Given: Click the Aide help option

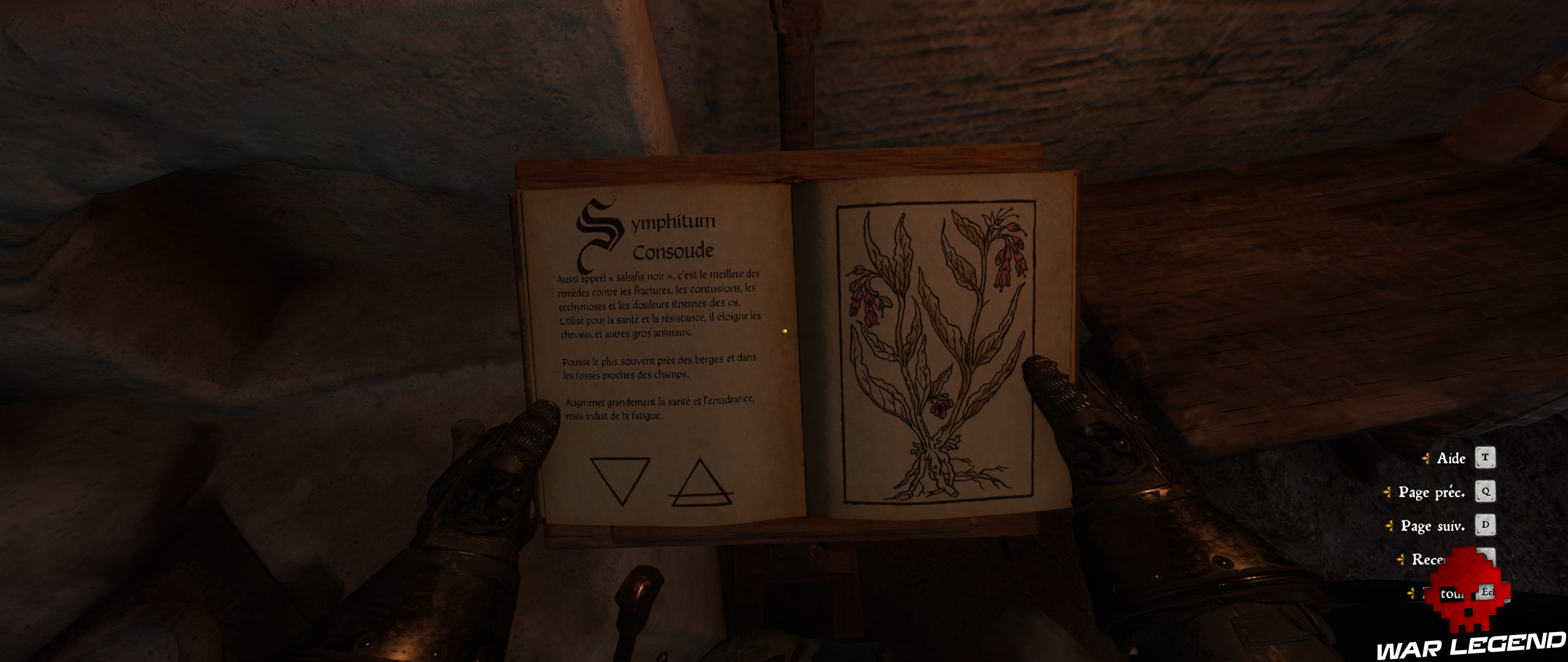Looking at the screenshot, I should [x=1451, y=459].
